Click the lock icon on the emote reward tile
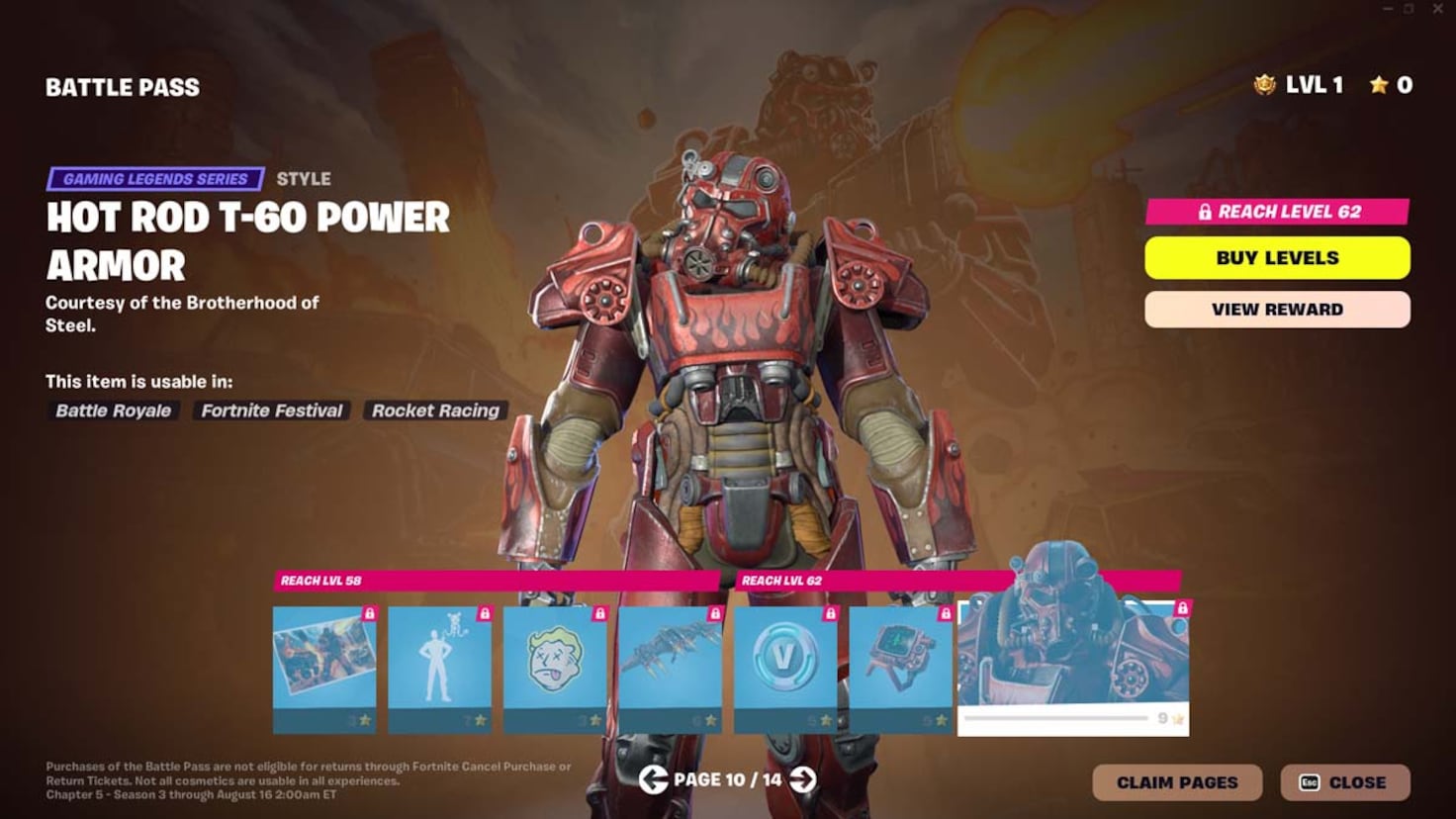Viewport: 1456px width, 819px height. (483, 614)
